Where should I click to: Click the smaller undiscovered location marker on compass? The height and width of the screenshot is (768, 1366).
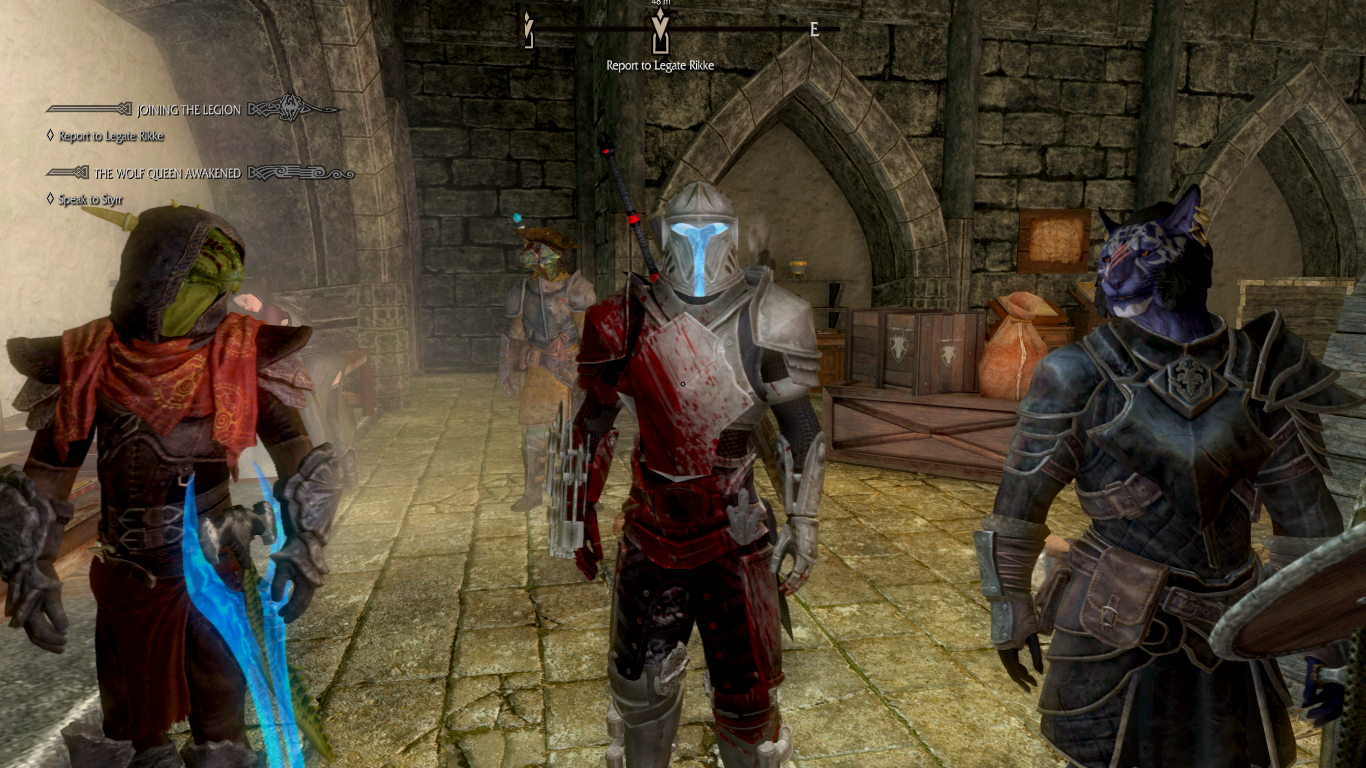tap(527, 28)
